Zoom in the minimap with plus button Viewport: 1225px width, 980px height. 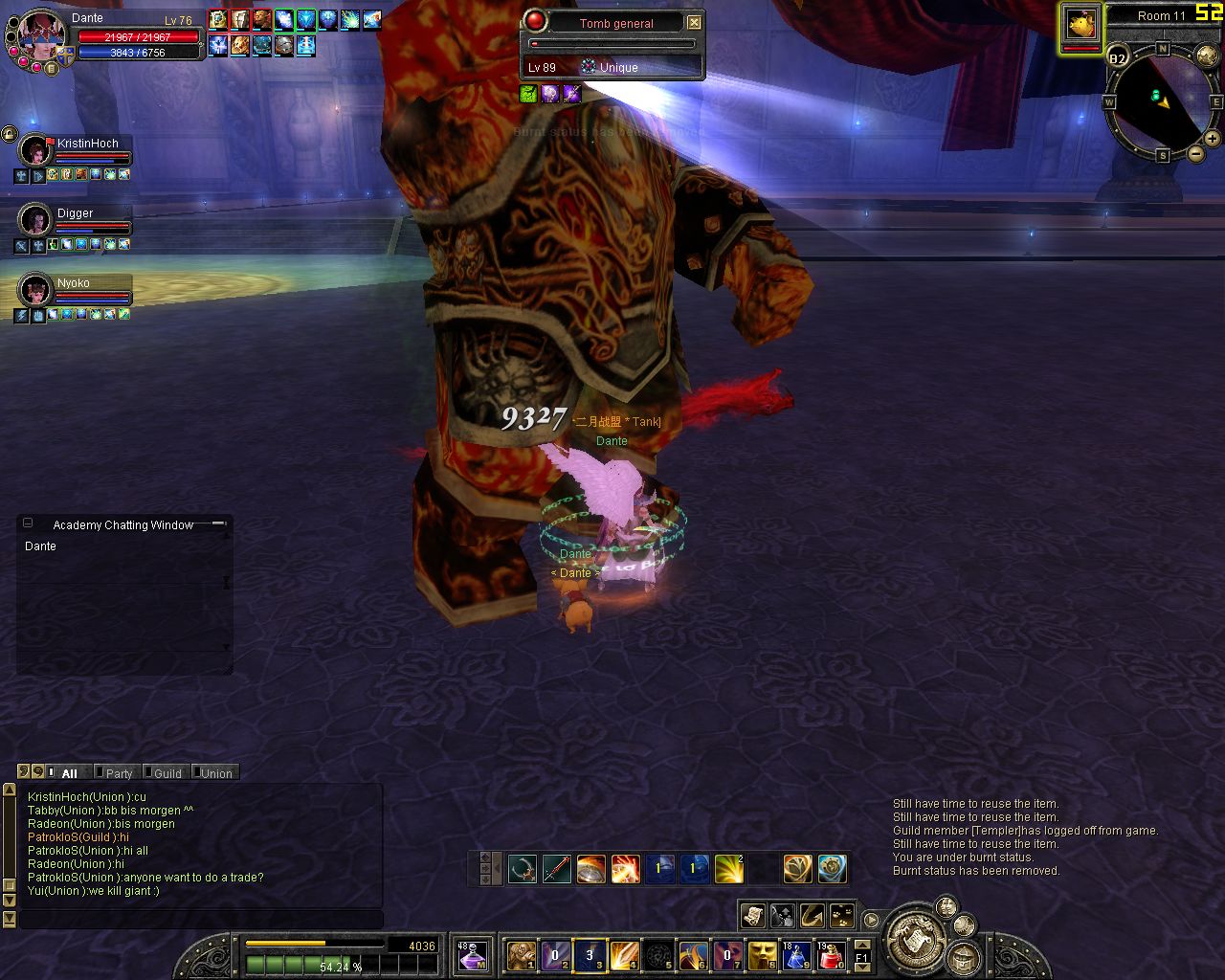[1212, 139]
